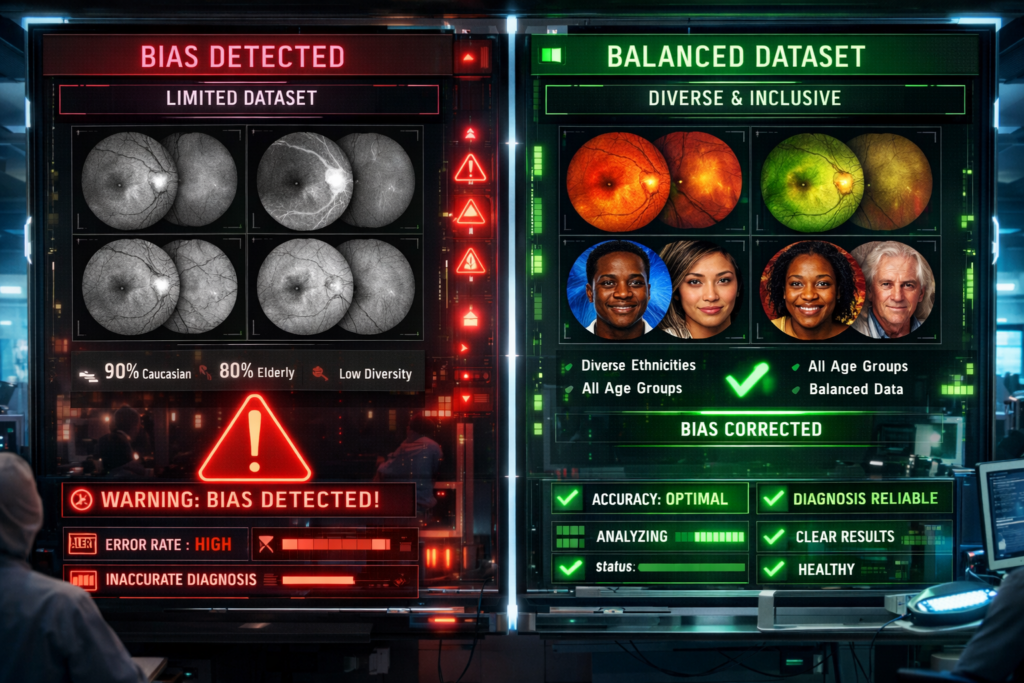
Task: Toggle the HEALTHY checkbox
Action: (773, 569)
